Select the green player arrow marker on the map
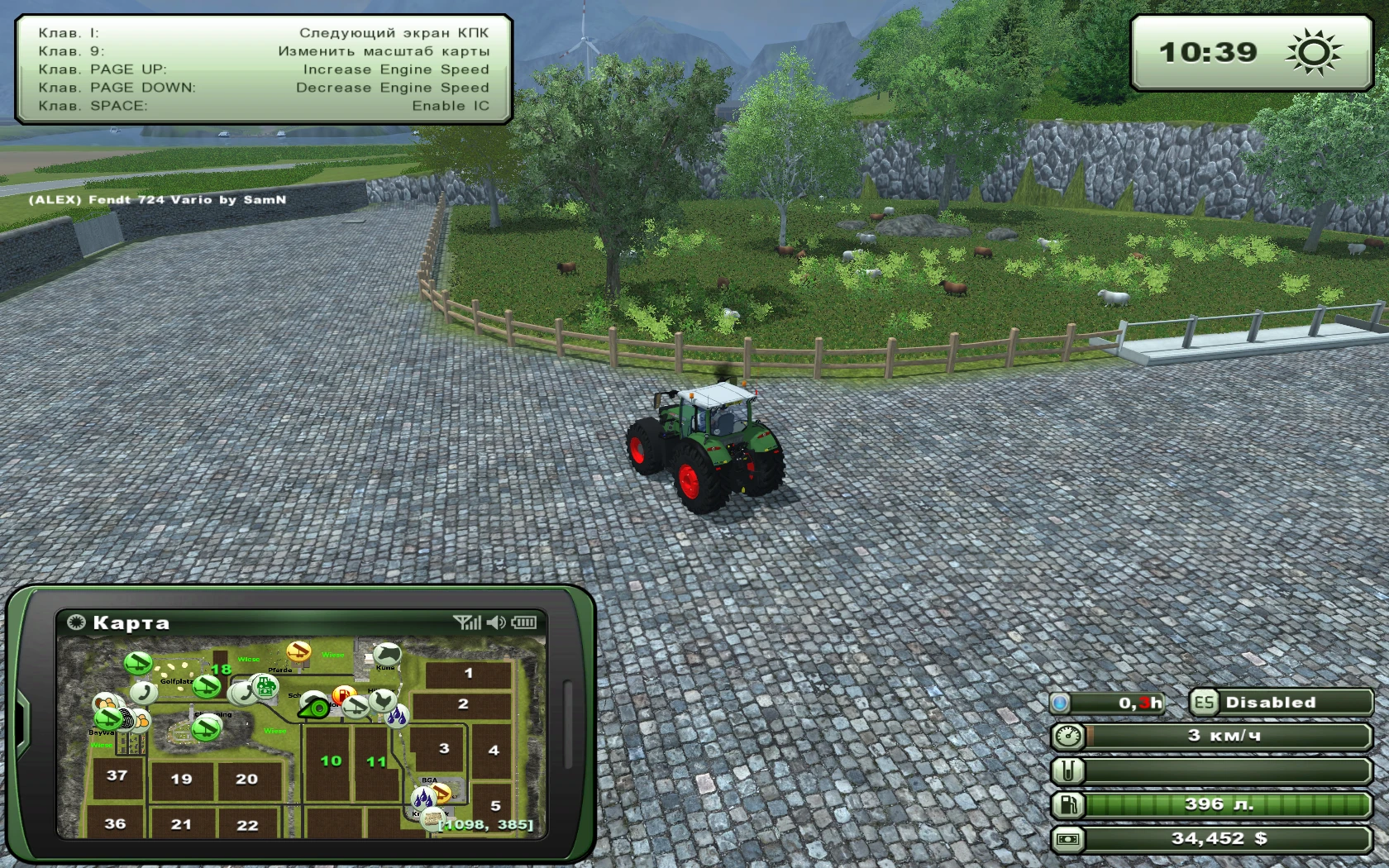 click(313, 708)
